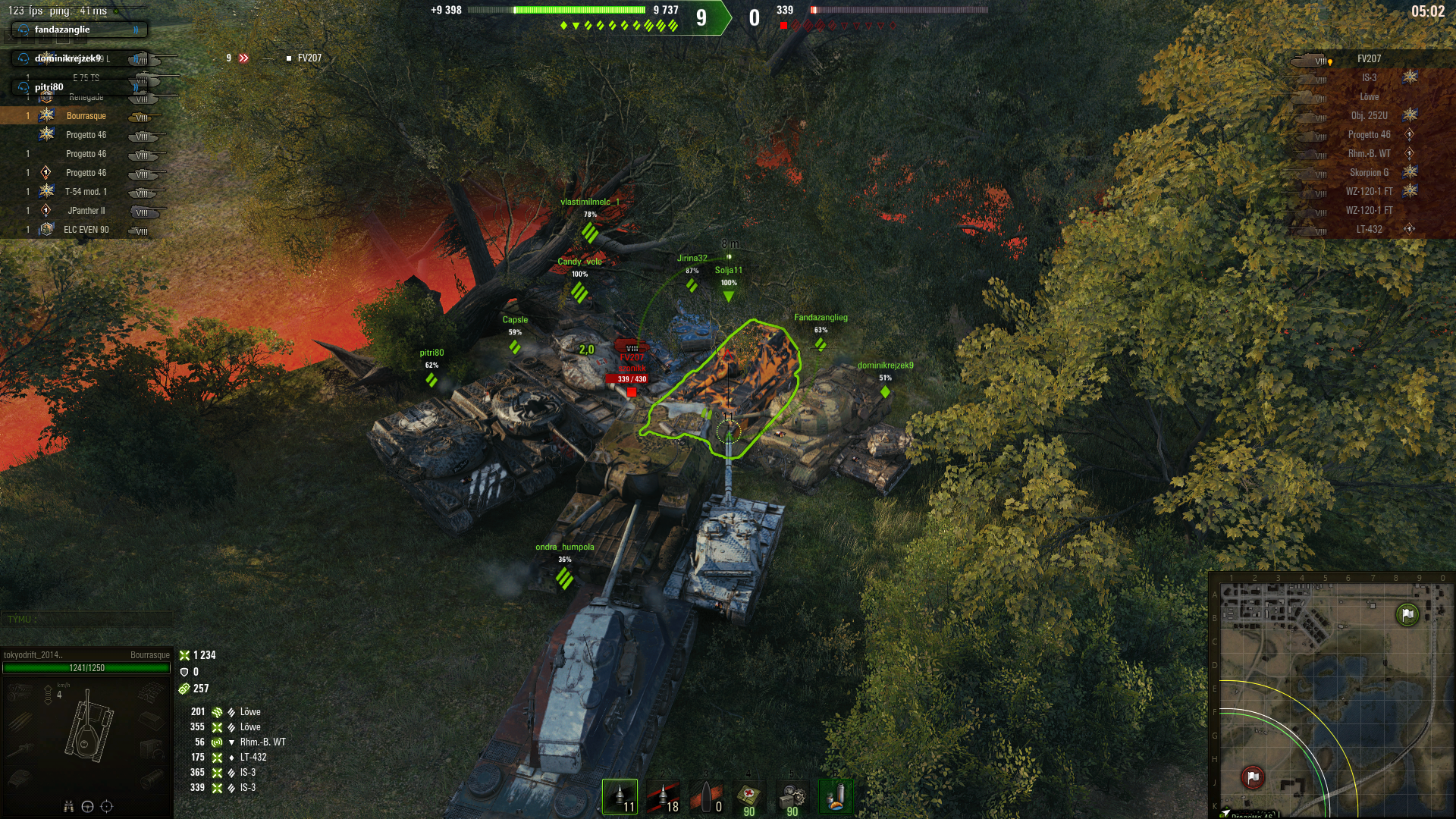Select the enemy Obj. 252U row

[1369, 116]
